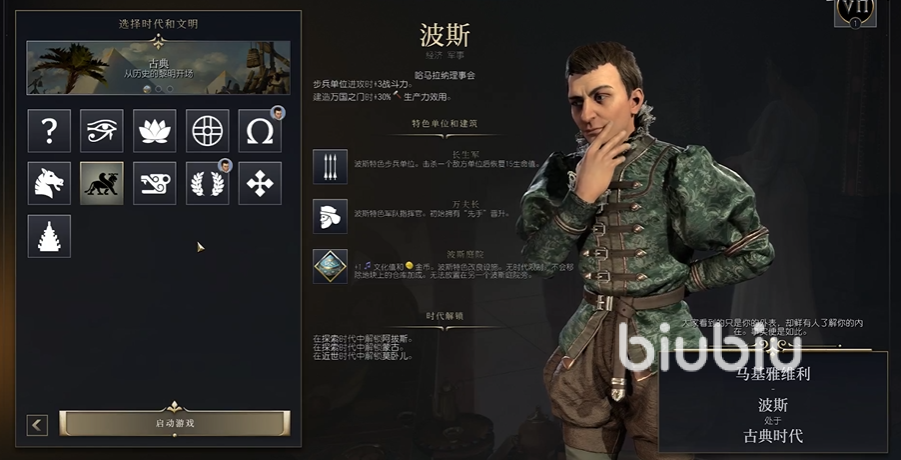Pick the stepped temple tower civilization tile
The height and width of the screenshot is (460, 901).
click(49, 236)
